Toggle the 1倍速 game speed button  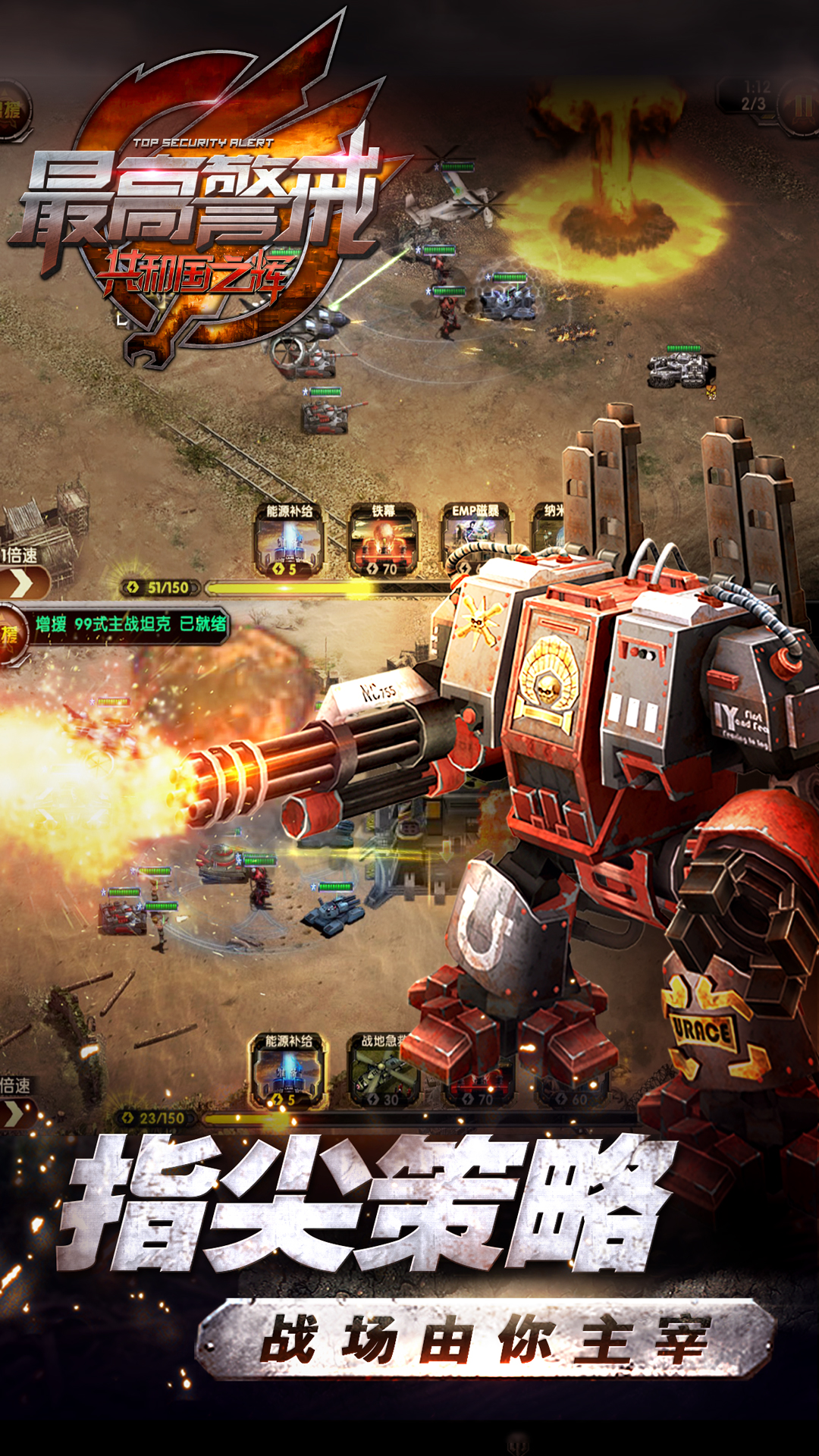pyautogui.click(x=21, y=581)
